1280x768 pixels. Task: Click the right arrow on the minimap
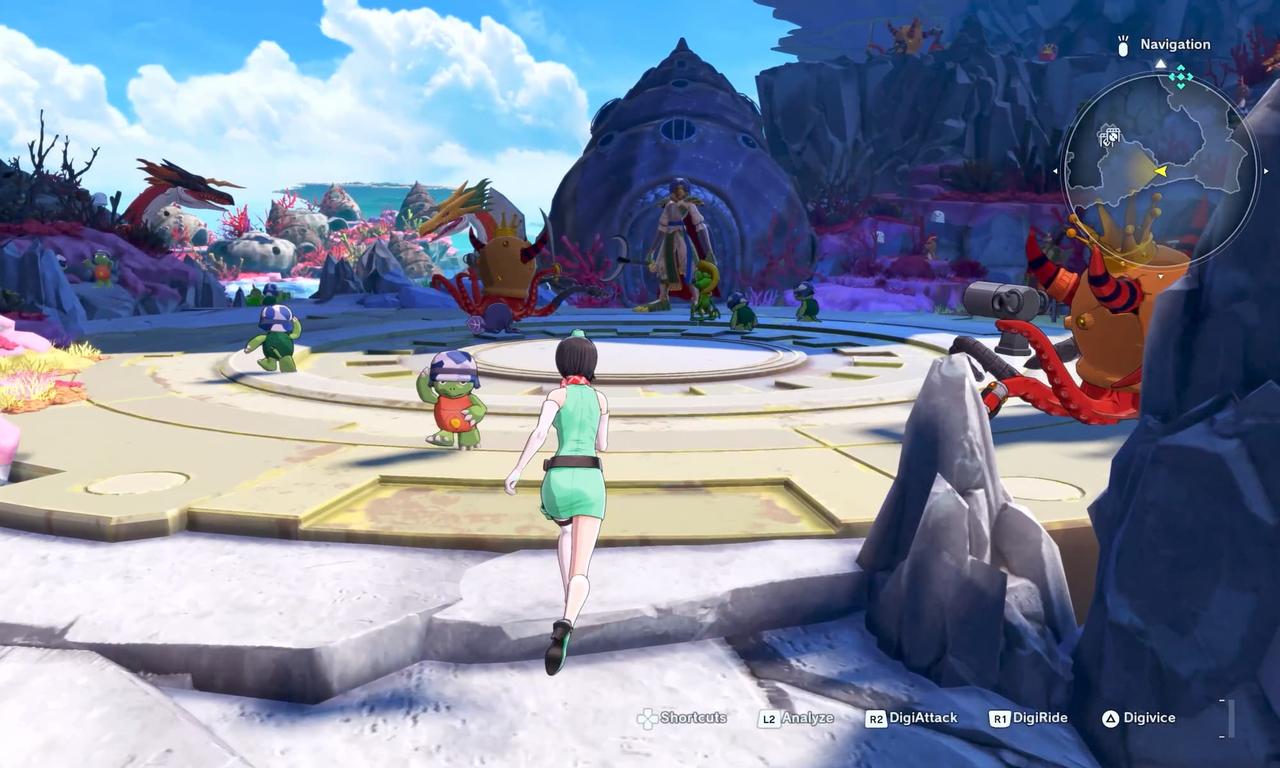[1266, 170]
